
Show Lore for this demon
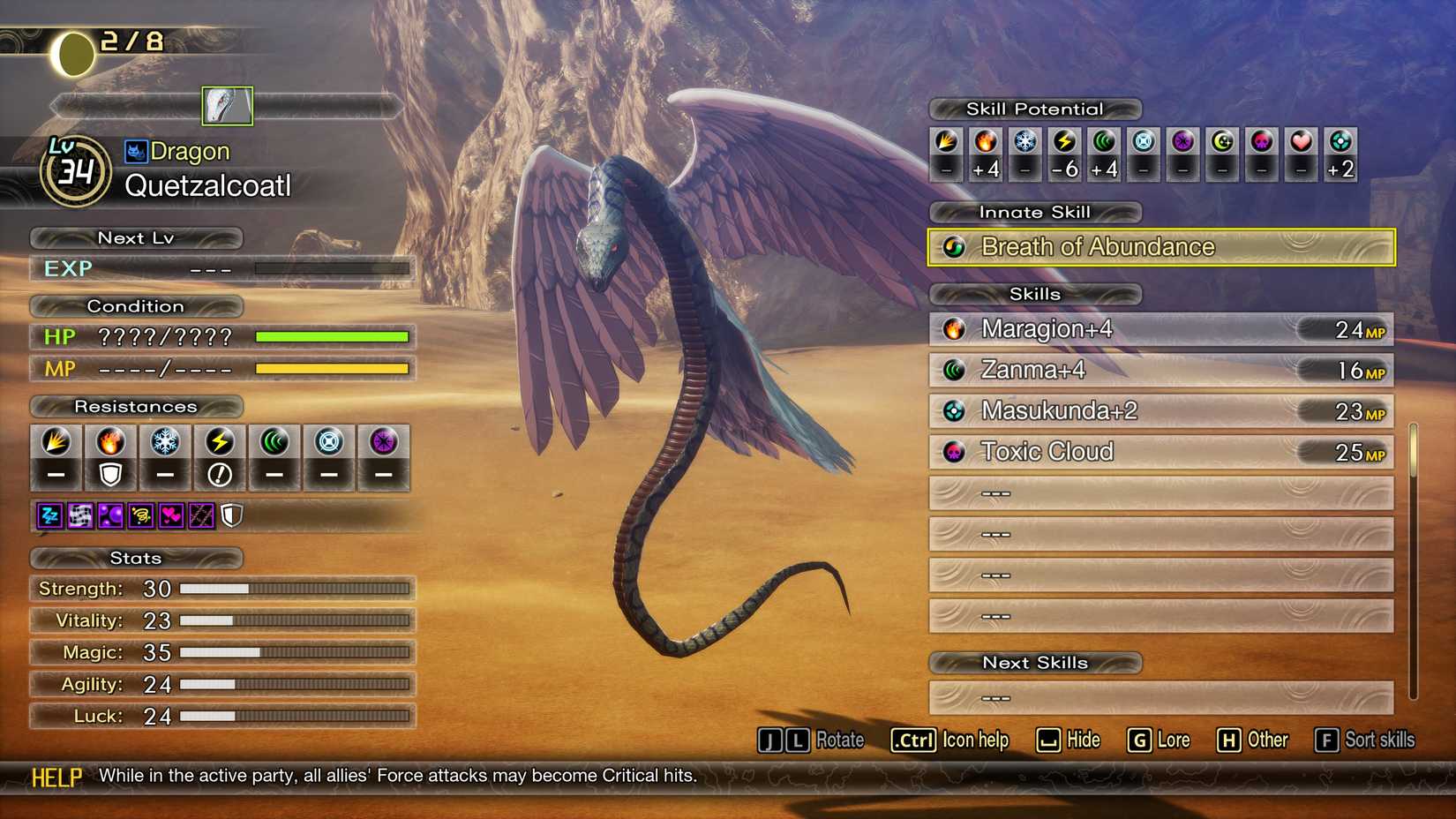pos(1158,740)
